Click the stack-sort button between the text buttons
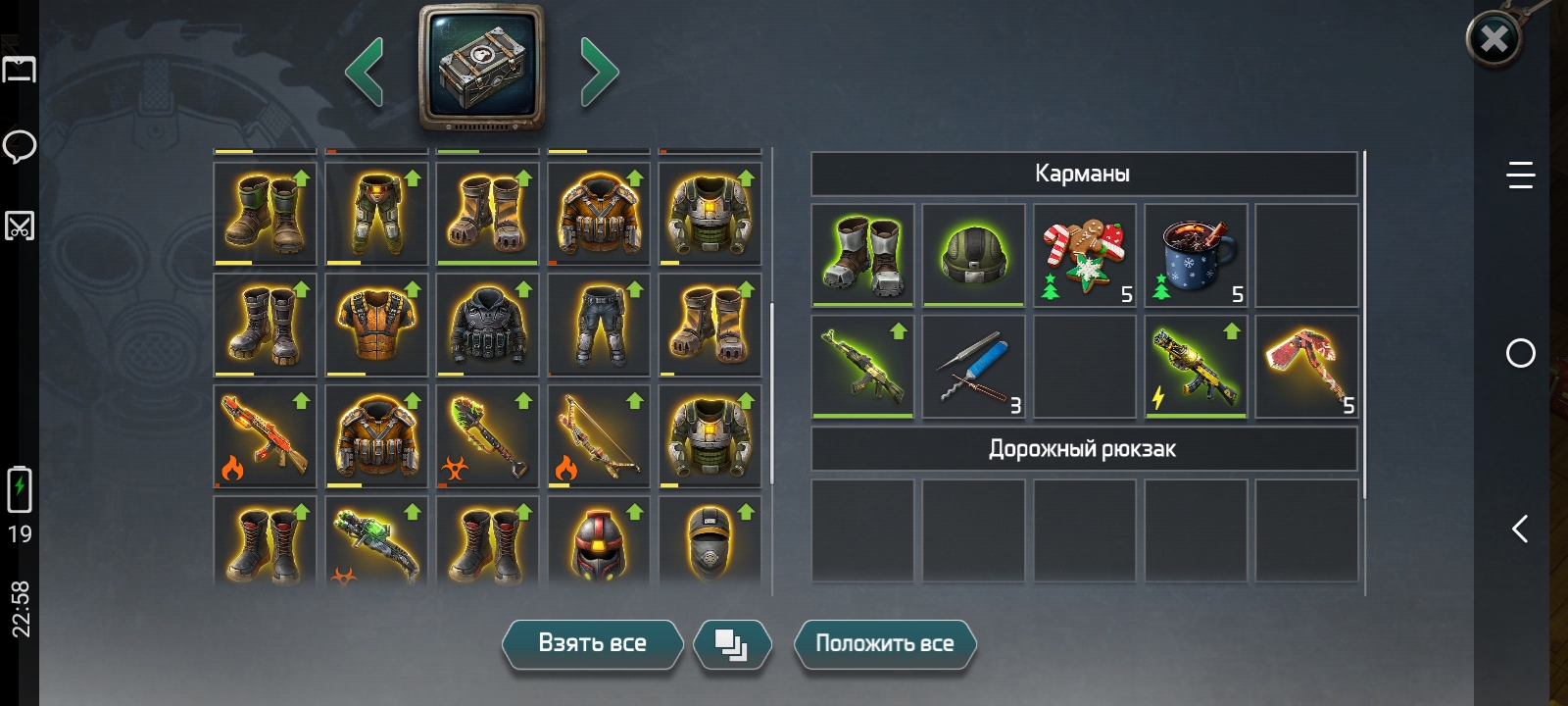1568x706 pixels. pyautogui.click(x=731, y=643)
